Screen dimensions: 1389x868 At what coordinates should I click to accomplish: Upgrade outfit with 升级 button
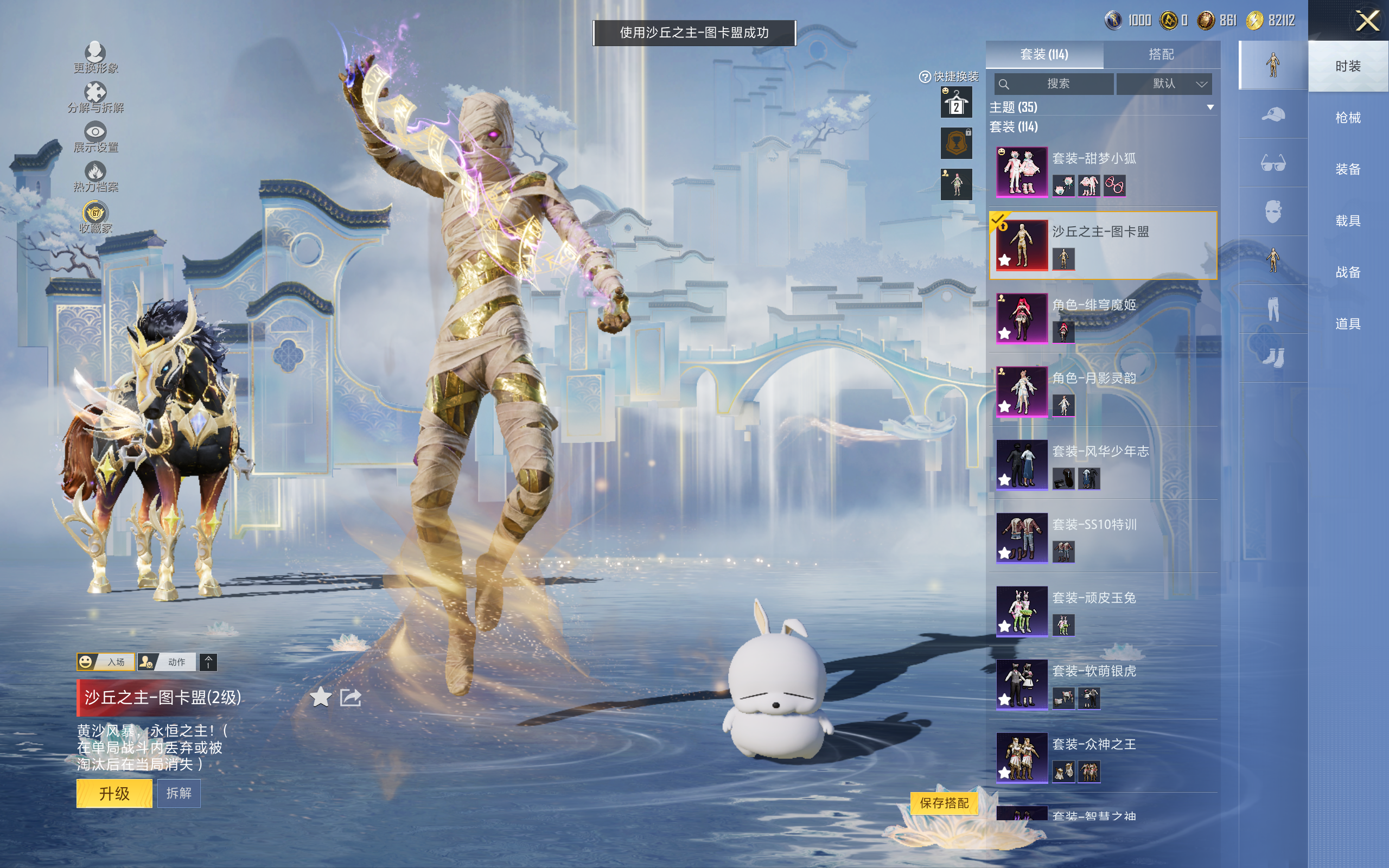tap(114, 793)
